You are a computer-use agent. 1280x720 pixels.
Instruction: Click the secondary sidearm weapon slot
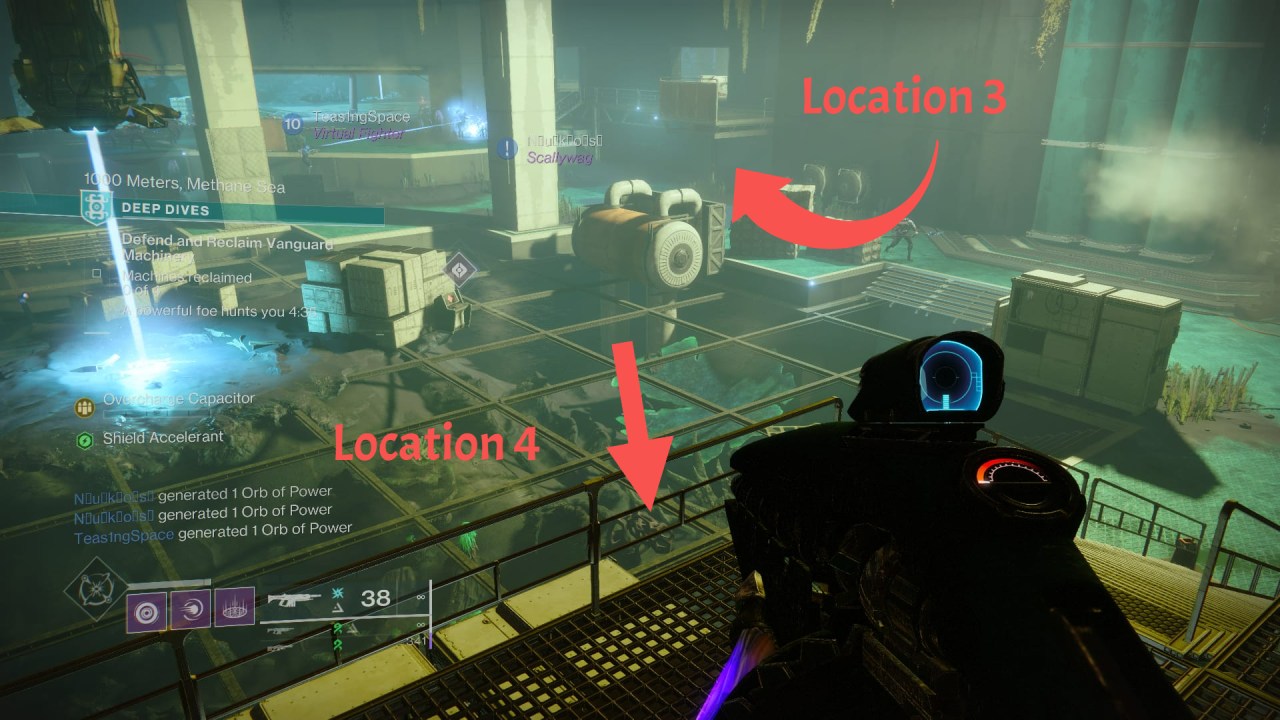[x=279, y=629]
